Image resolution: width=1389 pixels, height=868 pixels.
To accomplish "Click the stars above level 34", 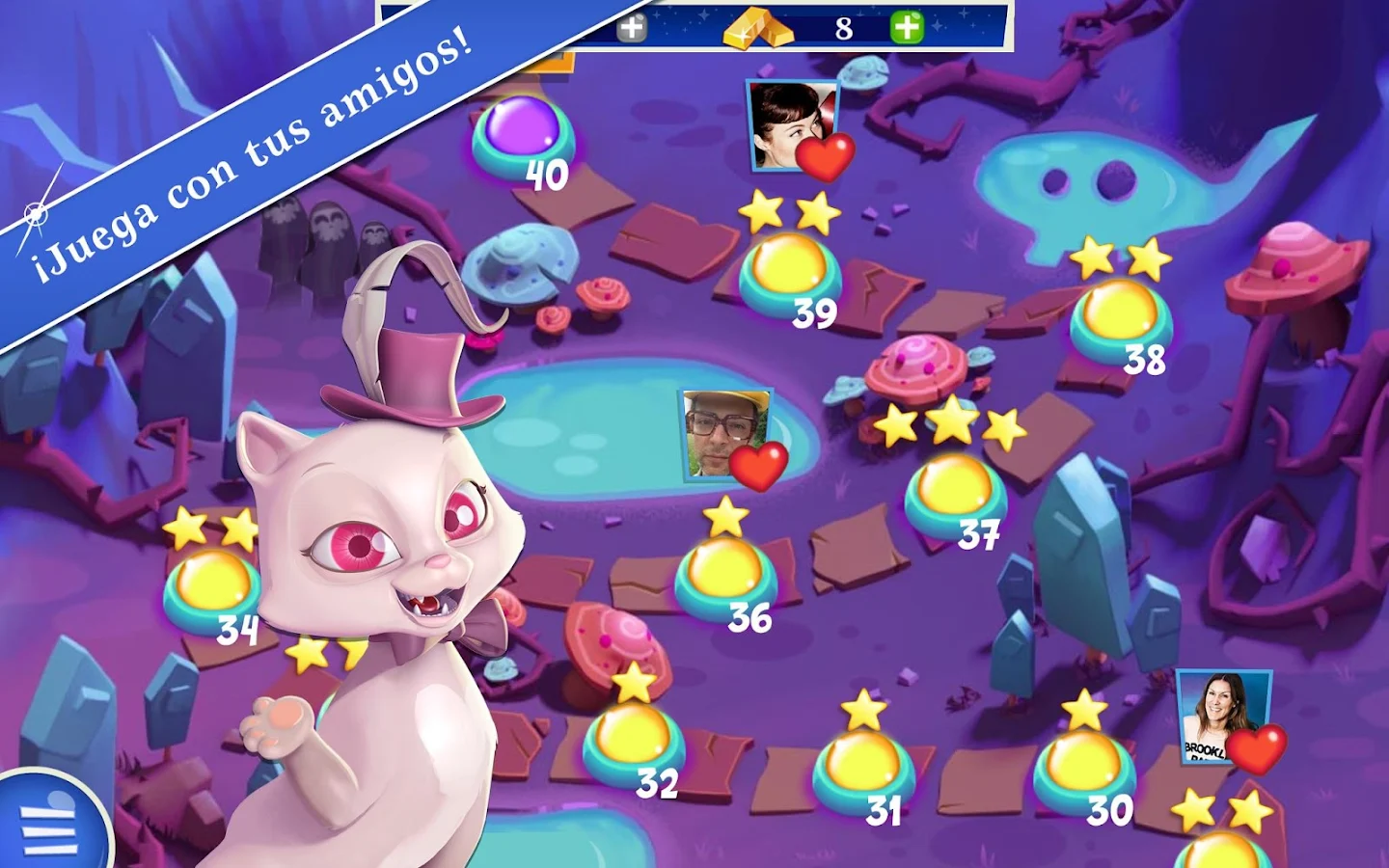I will [x=211, y=527].
